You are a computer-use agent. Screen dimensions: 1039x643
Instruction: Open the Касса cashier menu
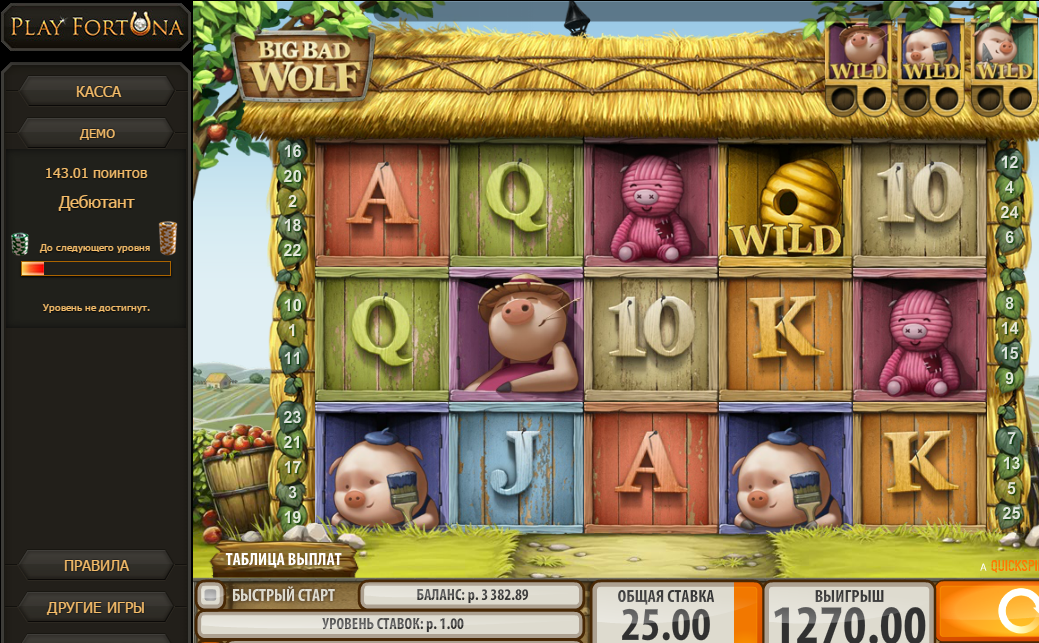click(97, 92)
